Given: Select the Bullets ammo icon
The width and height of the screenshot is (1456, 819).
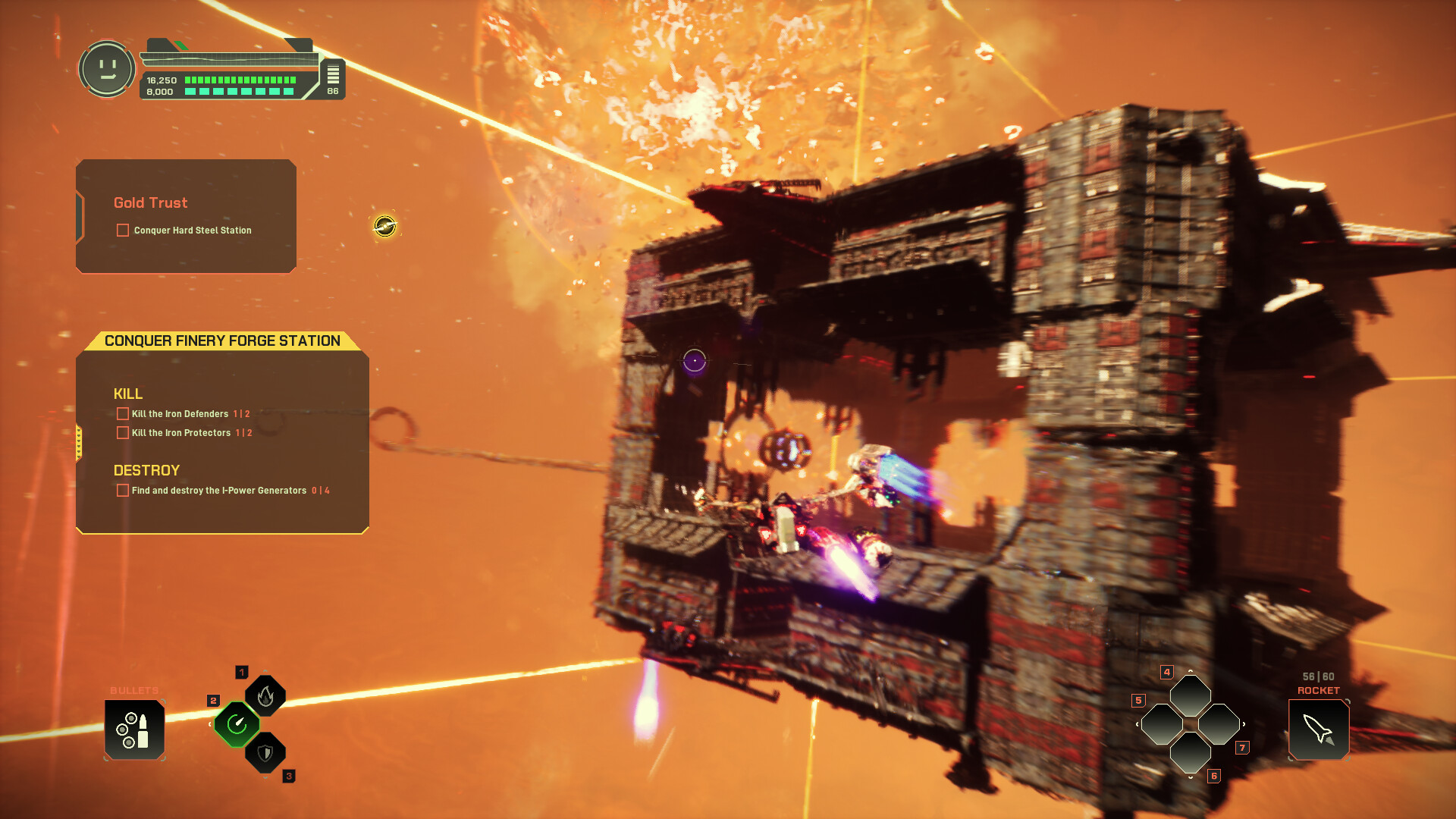Looking at the screenshot, I should (135, 728).
